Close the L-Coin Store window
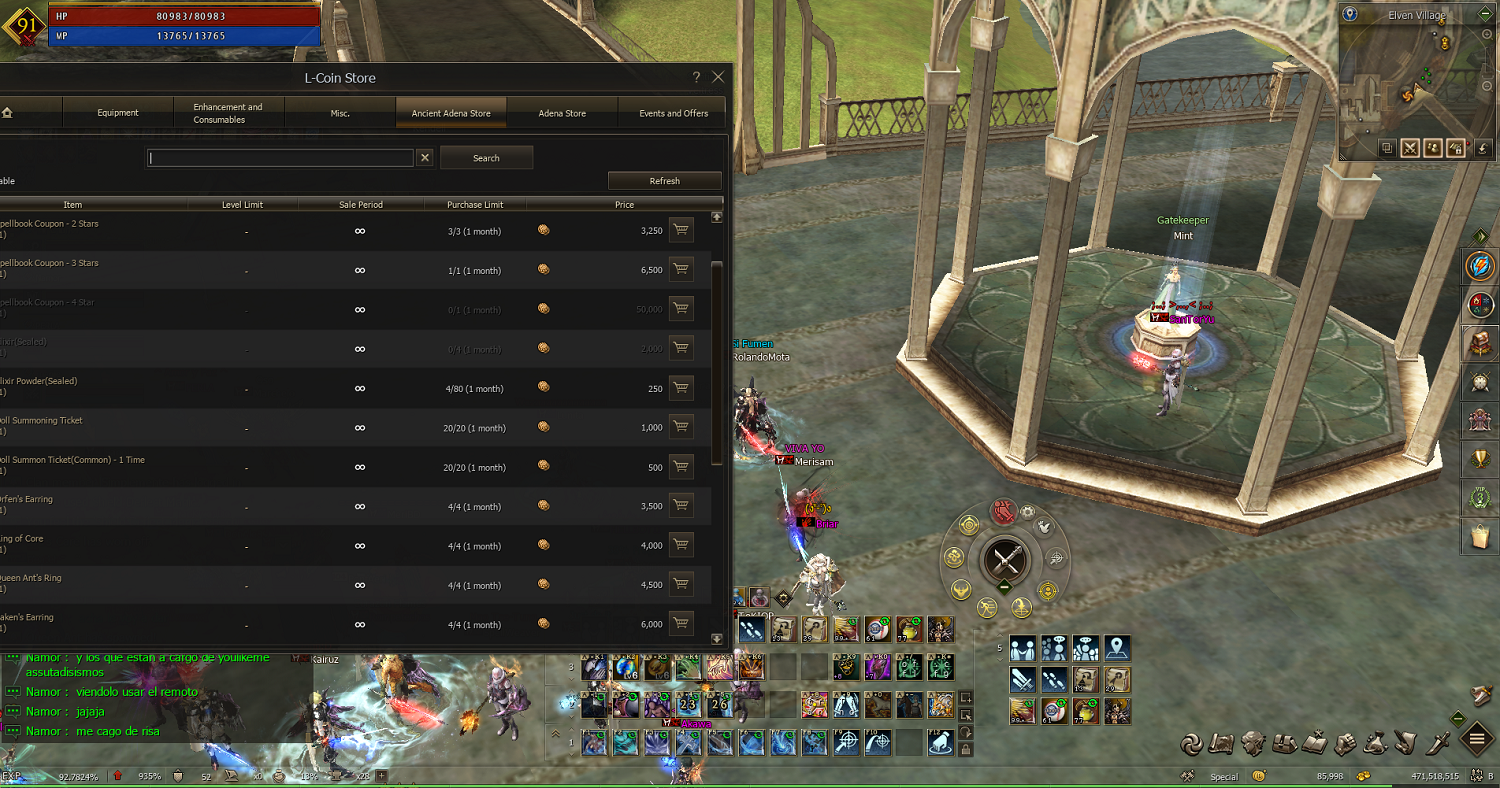 [x=717, y=77]
